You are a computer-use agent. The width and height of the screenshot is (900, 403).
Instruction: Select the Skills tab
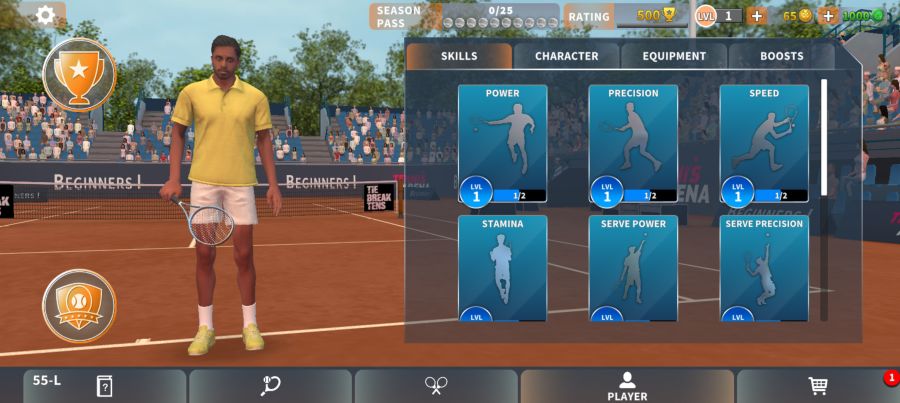[459, 56]
